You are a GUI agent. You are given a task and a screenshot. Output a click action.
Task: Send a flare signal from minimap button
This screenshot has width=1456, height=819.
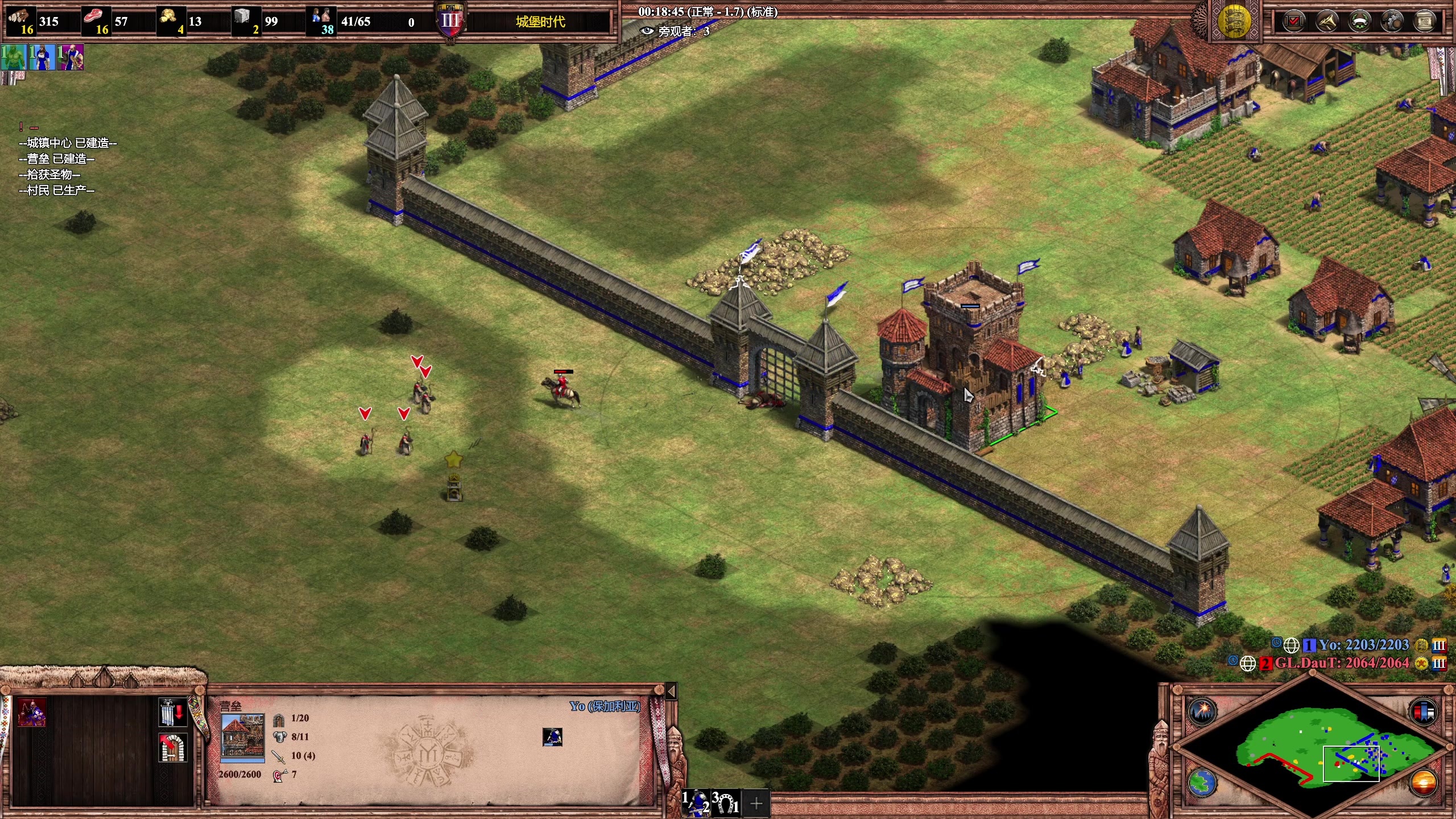tap(1202, 711)
